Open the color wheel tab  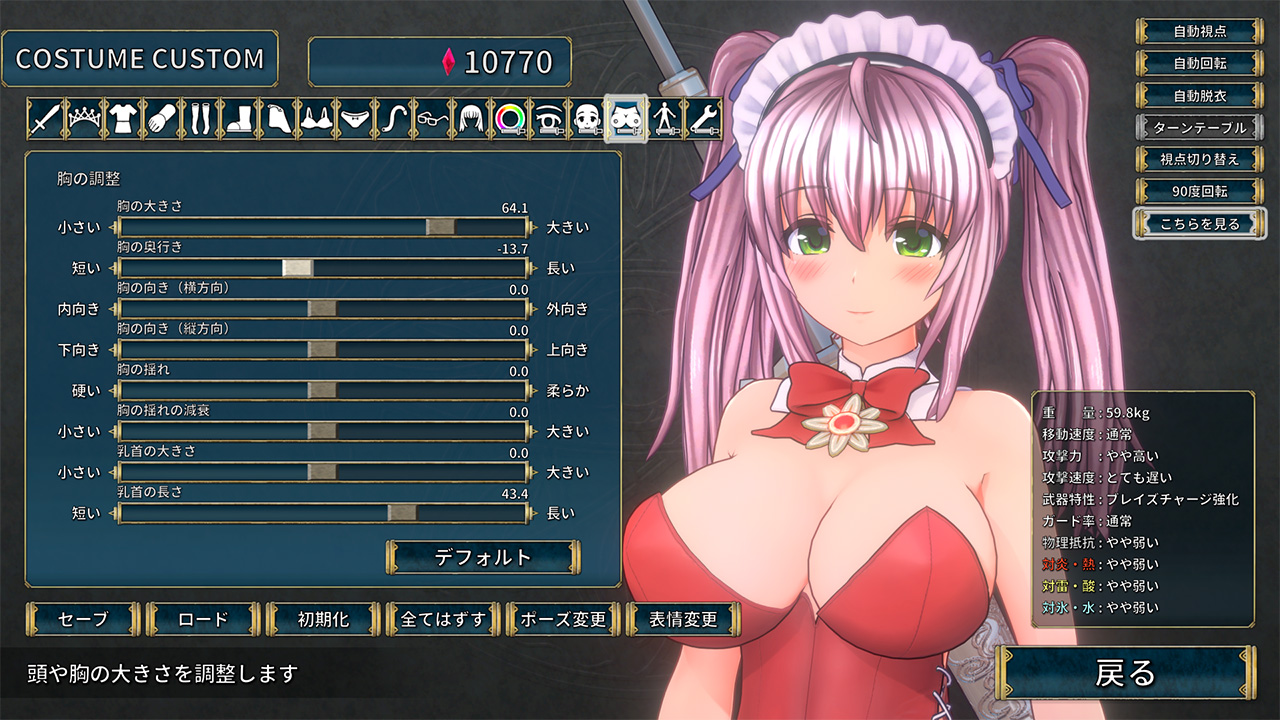pyautogui.click(x=512, y=120)
